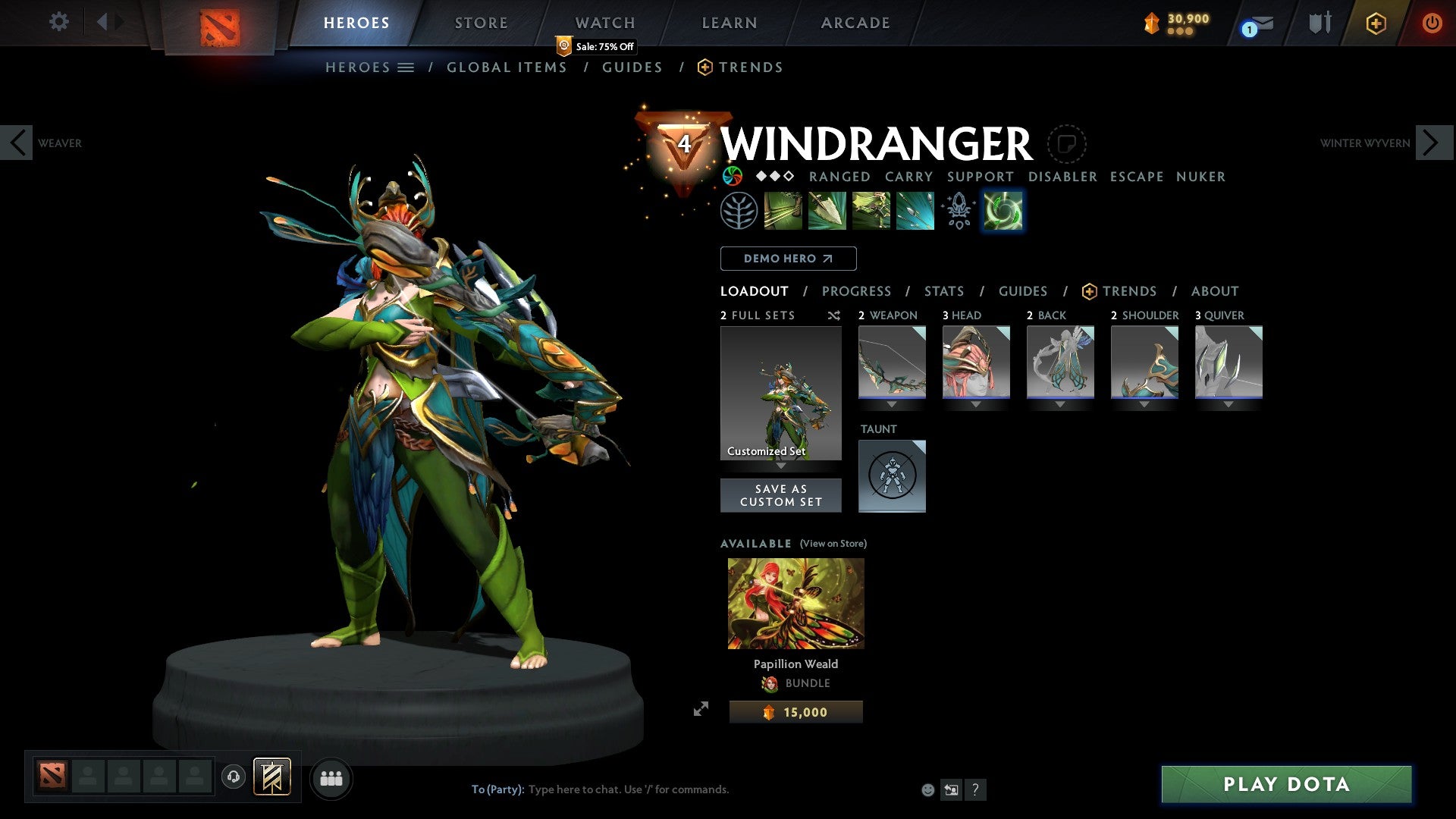Click Save As Custom Set
Image resolution: width=1456 pixels, height=819 pixels.
tap(780, 495)
